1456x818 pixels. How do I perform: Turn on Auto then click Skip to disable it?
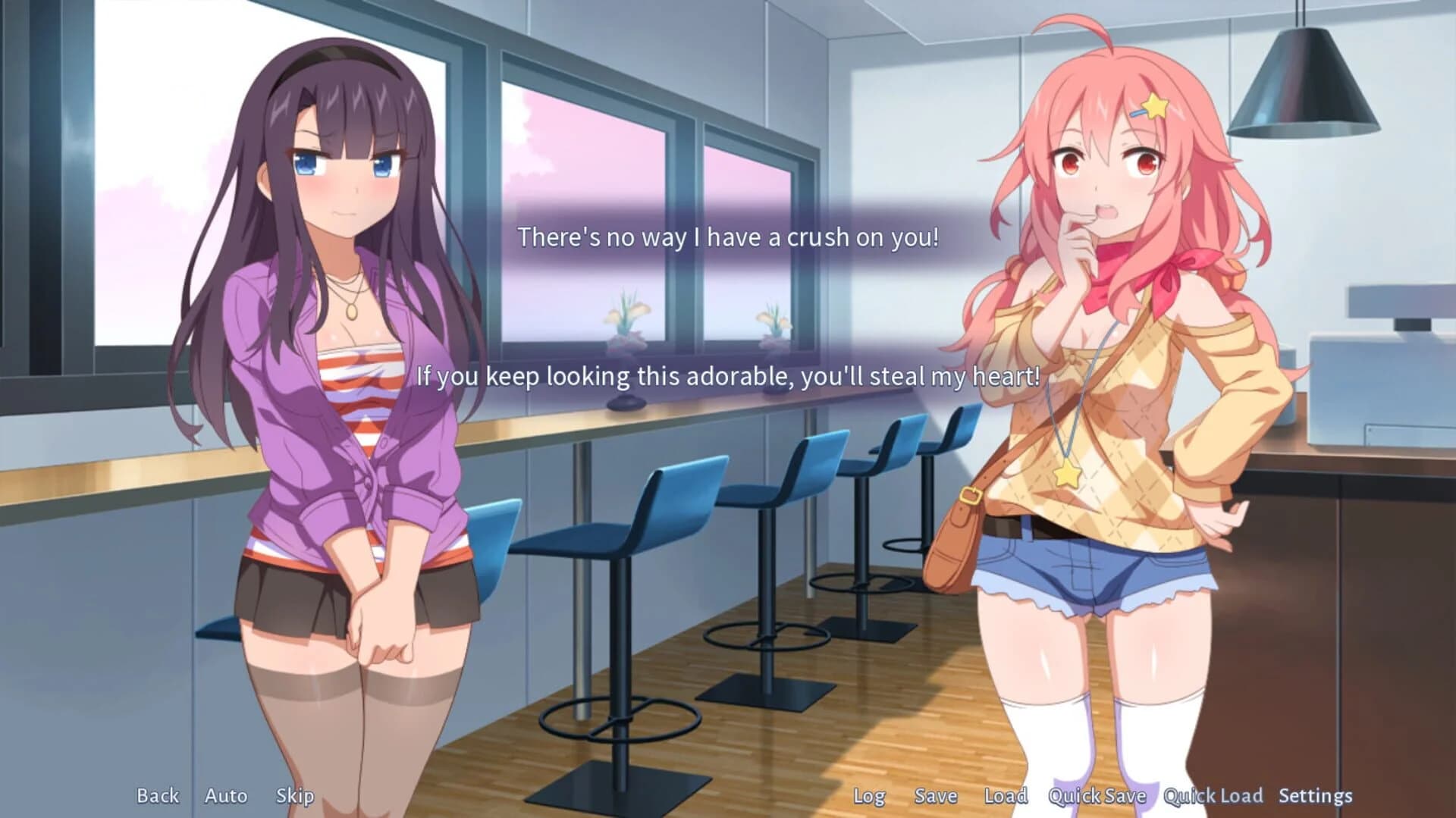pos(297,796)
